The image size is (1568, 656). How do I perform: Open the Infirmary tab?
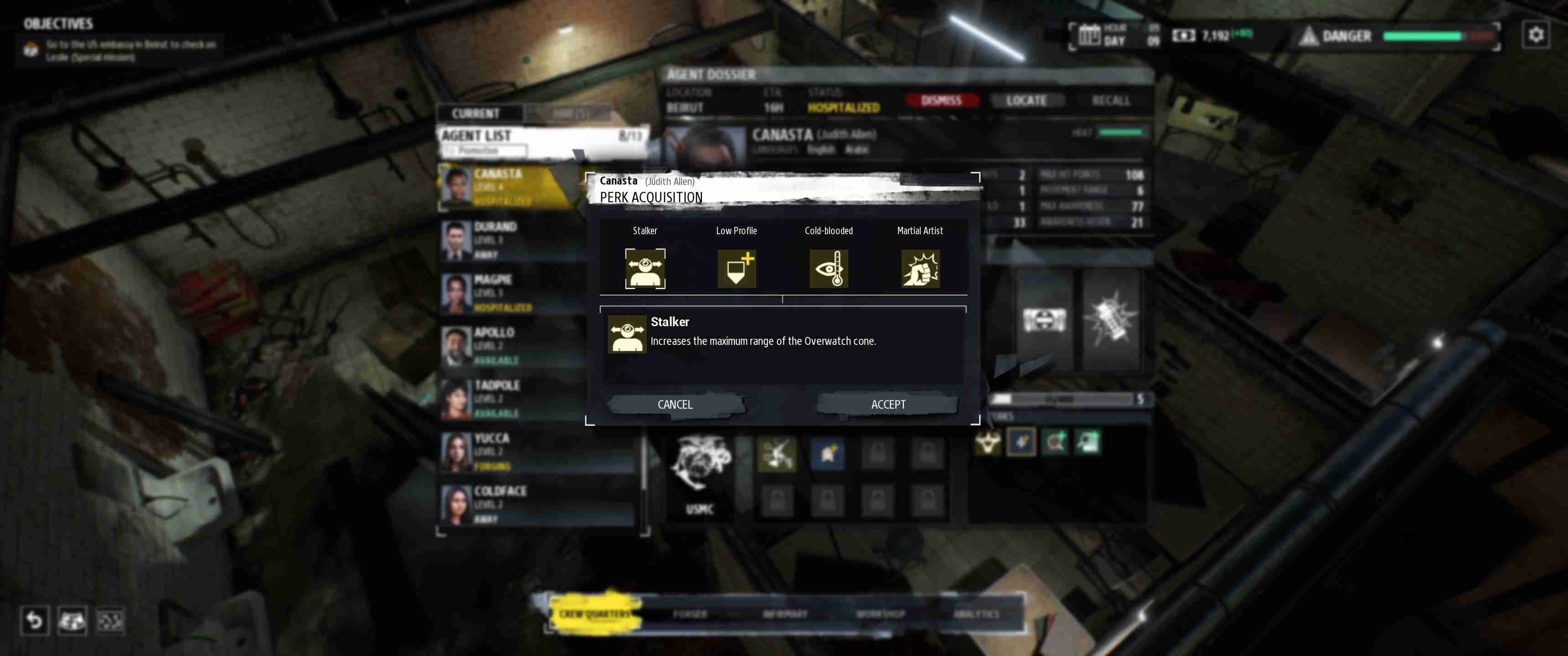tap(785, 614)
